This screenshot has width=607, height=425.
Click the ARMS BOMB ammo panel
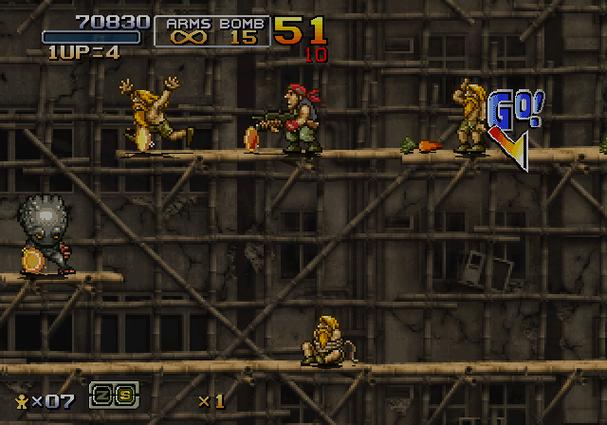tap(212, 31)
